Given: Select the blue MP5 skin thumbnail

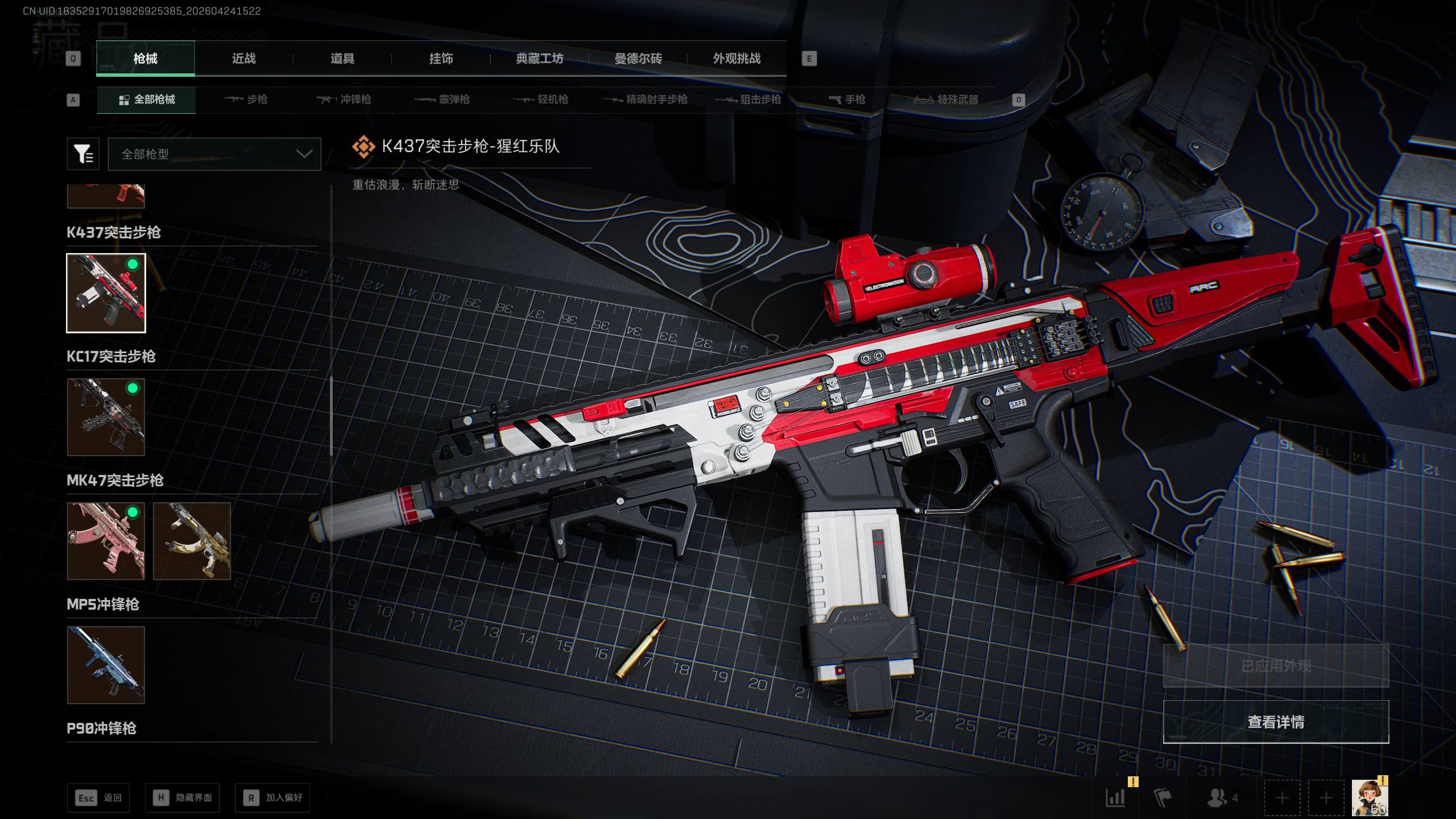Looking at the screenshot, I should coord(106,665).
